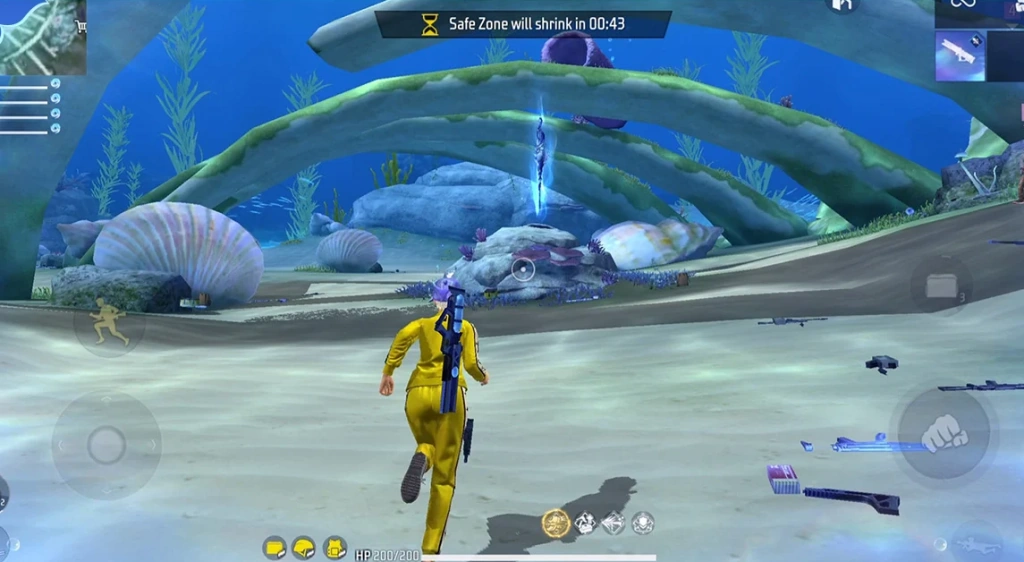The height and width of the screenshot is (562, 1024).
Task: Use the gloo wall folder item button
Action: [941, 287]
